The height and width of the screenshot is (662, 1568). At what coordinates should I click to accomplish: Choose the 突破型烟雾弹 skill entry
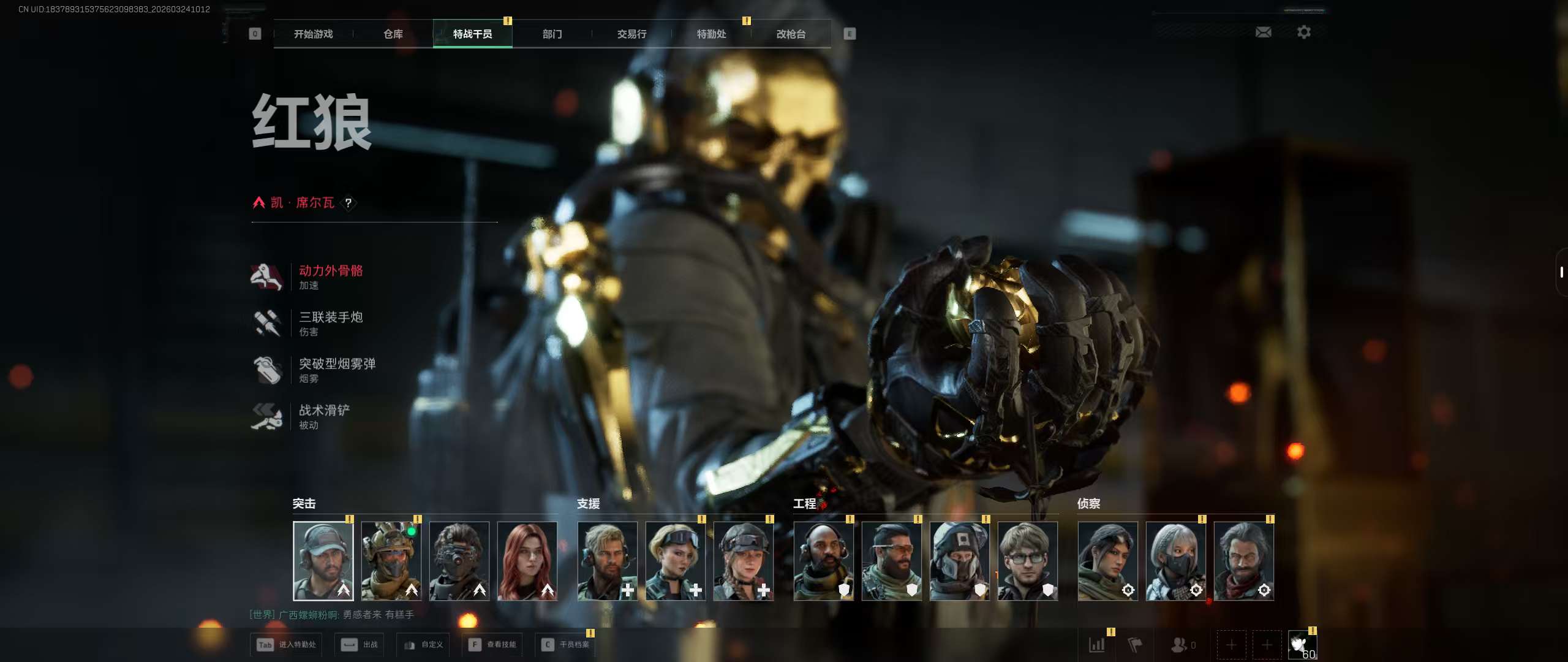pos(337,370)
